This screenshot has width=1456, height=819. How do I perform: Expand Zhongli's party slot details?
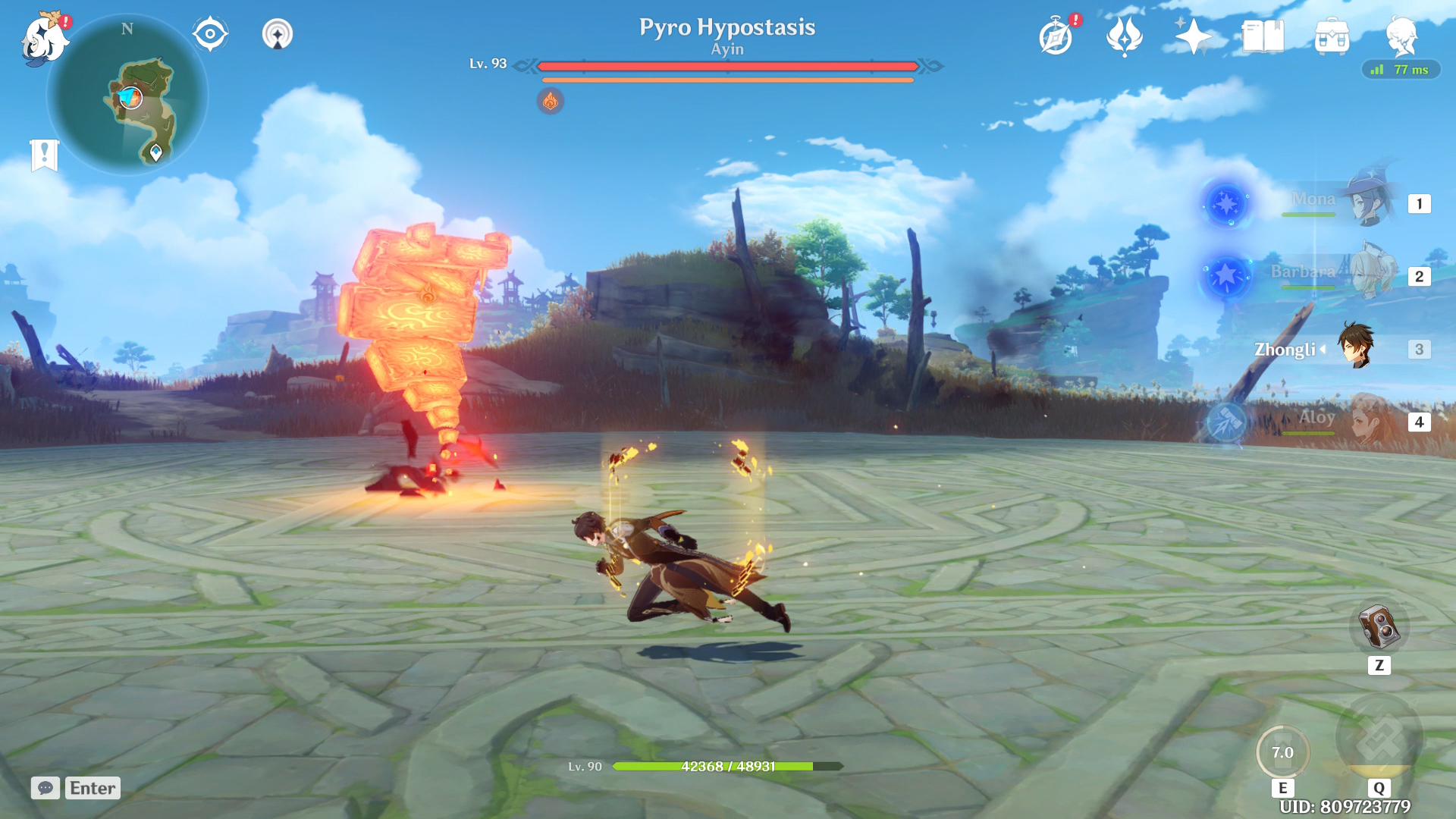click(1324, 350)
